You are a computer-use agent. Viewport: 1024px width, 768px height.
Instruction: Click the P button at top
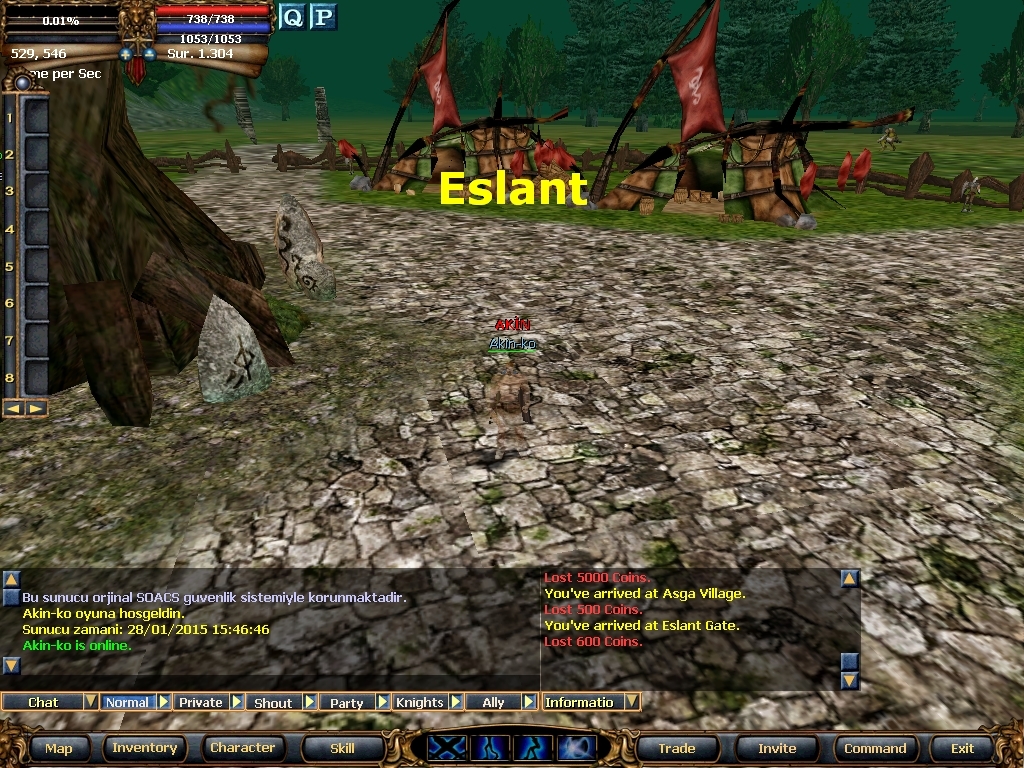(x=322, y=17)
